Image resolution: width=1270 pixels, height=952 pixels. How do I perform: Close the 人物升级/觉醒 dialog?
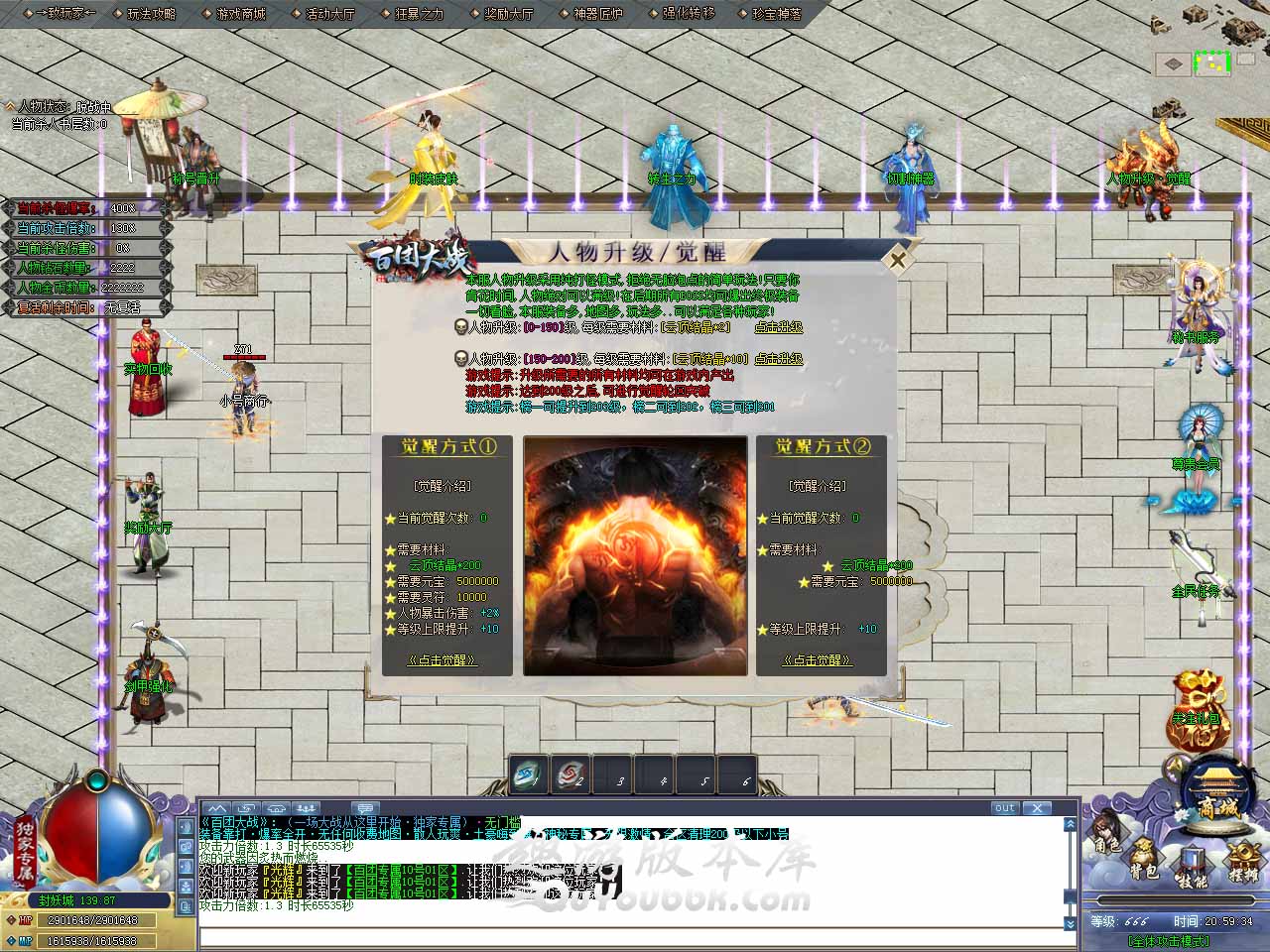pyautogui.click(x=897, y=260)
